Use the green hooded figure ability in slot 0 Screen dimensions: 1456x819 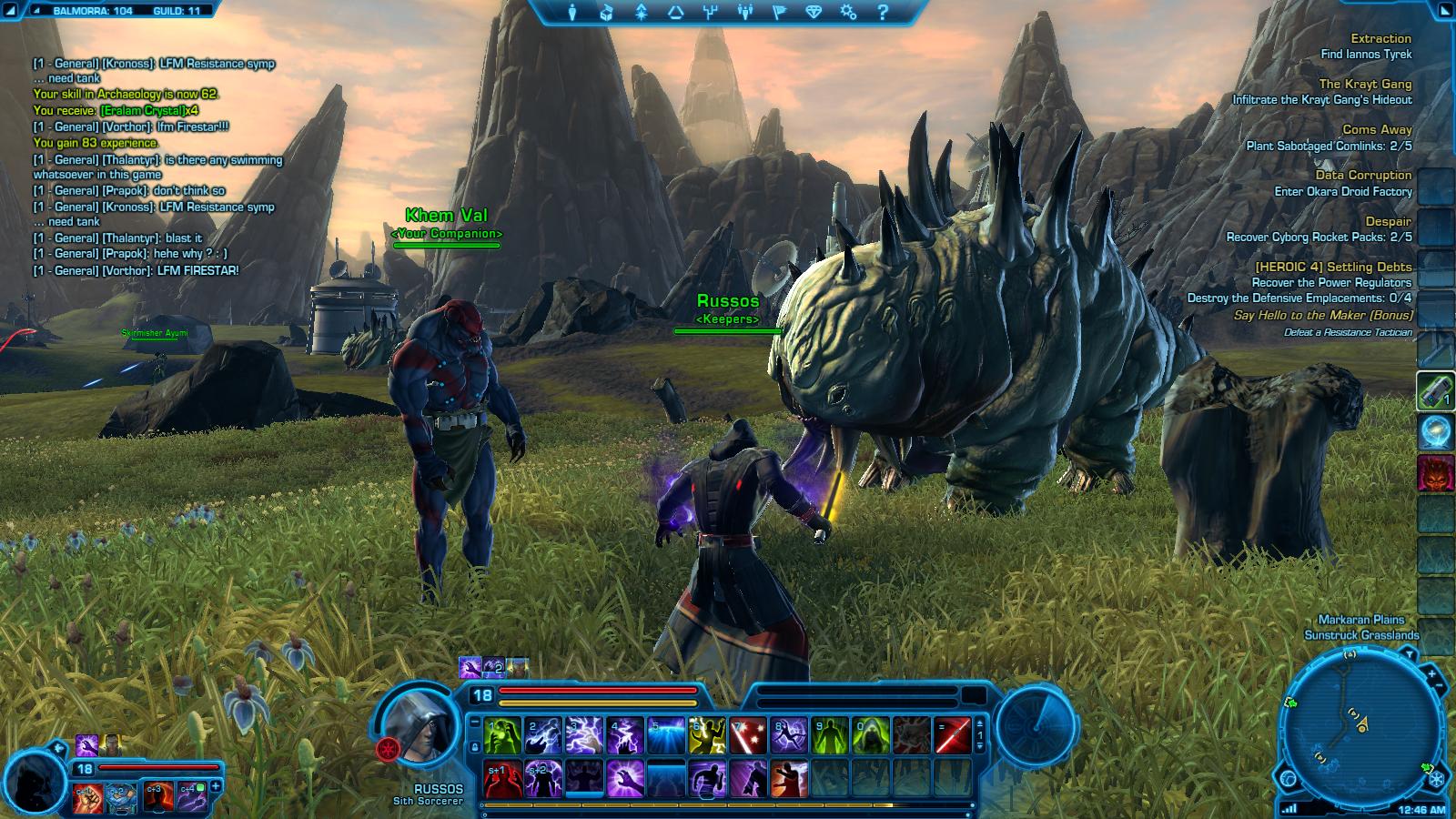[x=871, y=735]
